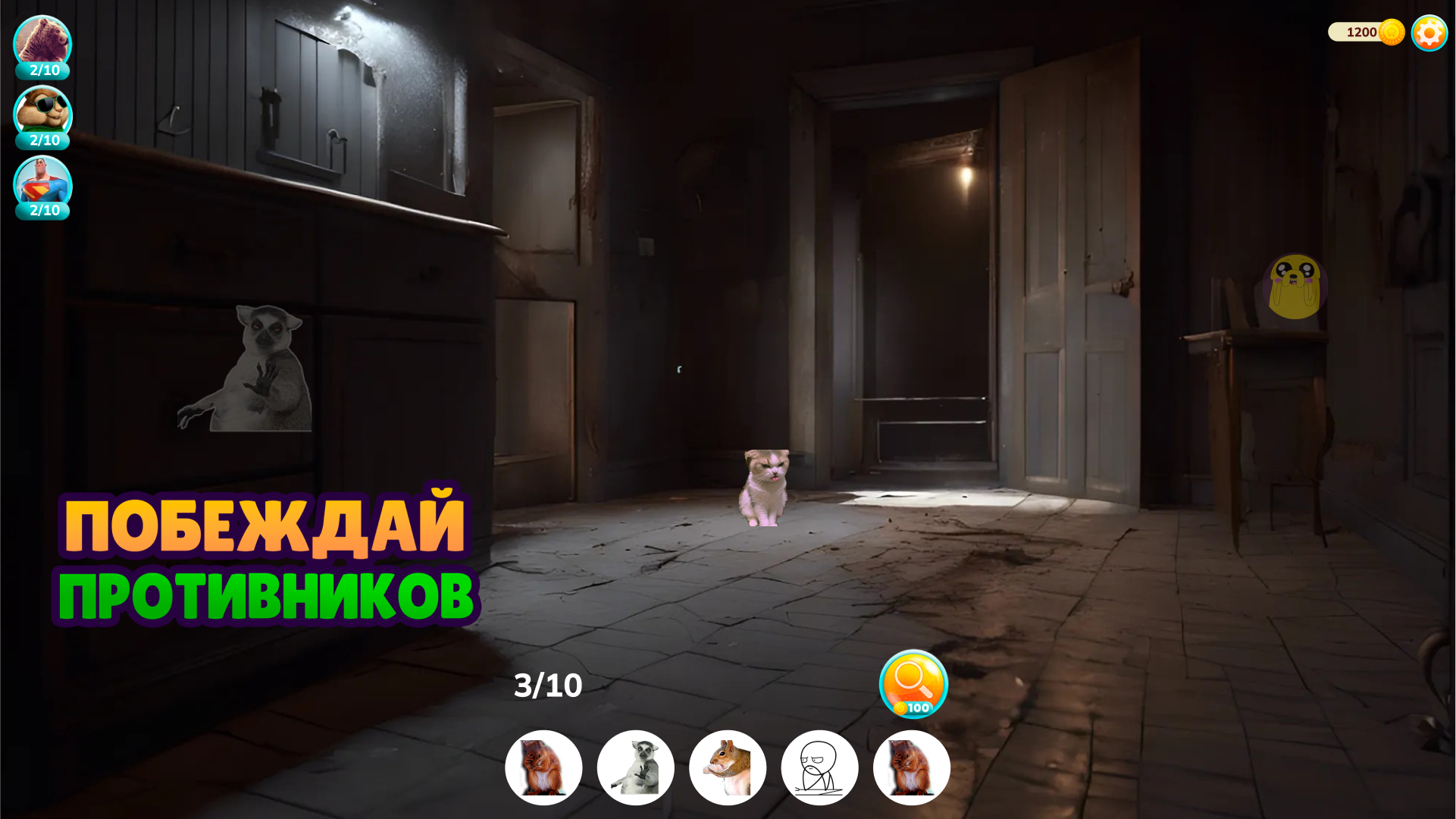Click the squirrel eating target thumbnail
This screenshot has width=1456, height=819.
728,767
